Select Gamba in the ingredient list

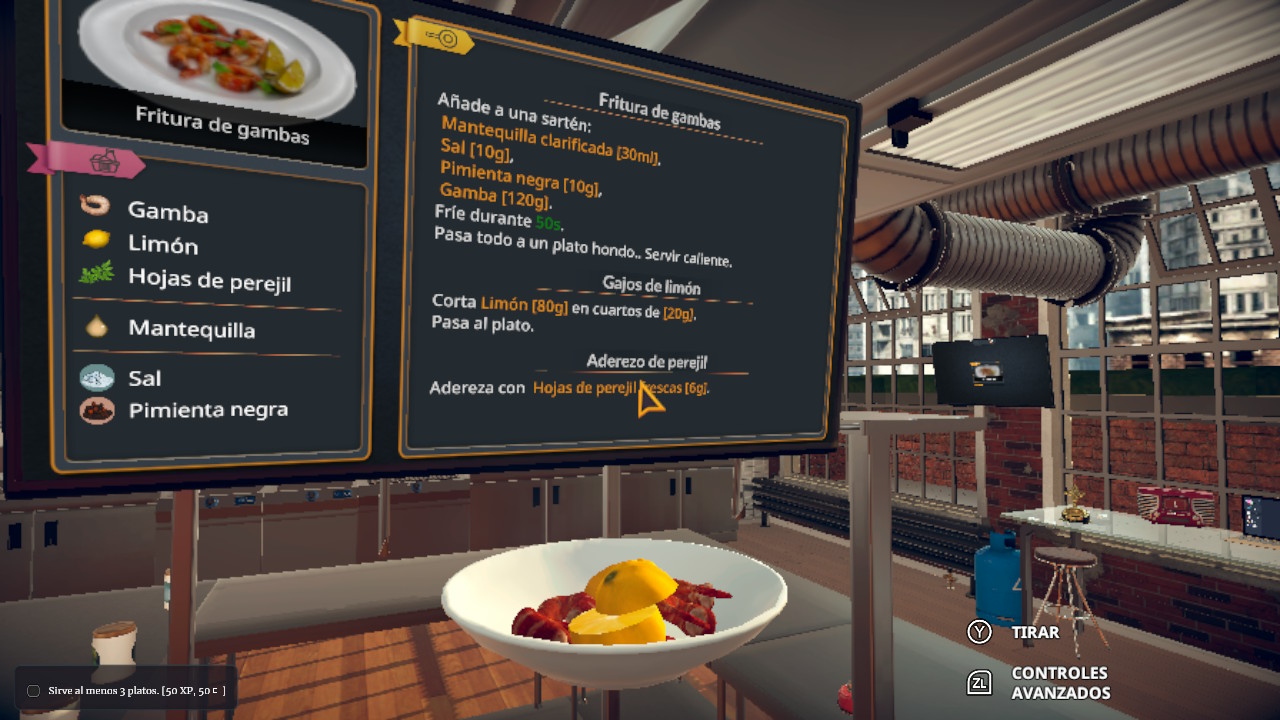(x=167, y=211)
